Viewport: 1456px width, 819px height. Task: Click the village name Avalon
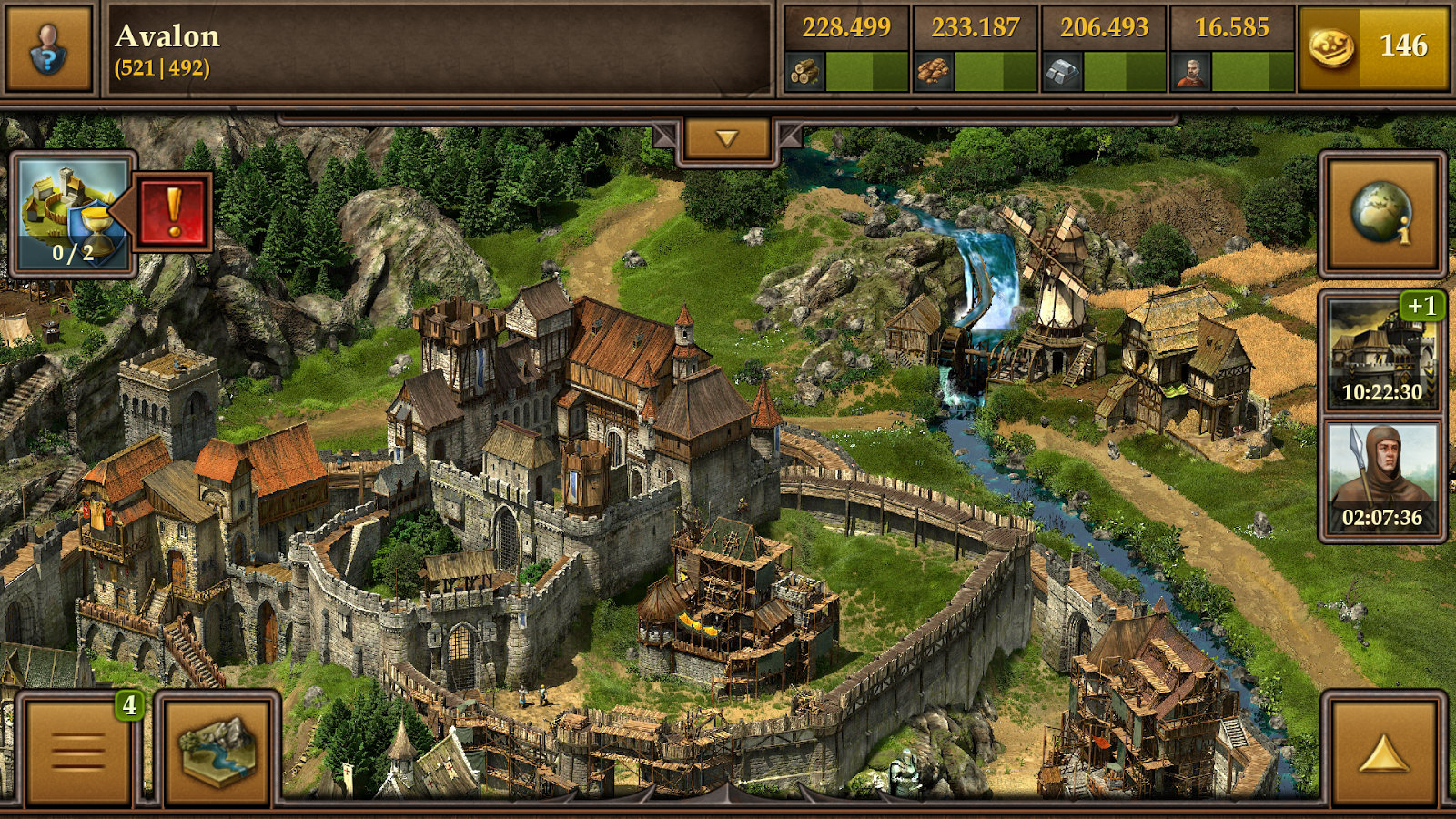pyautogui.click(x=167, y=37)
